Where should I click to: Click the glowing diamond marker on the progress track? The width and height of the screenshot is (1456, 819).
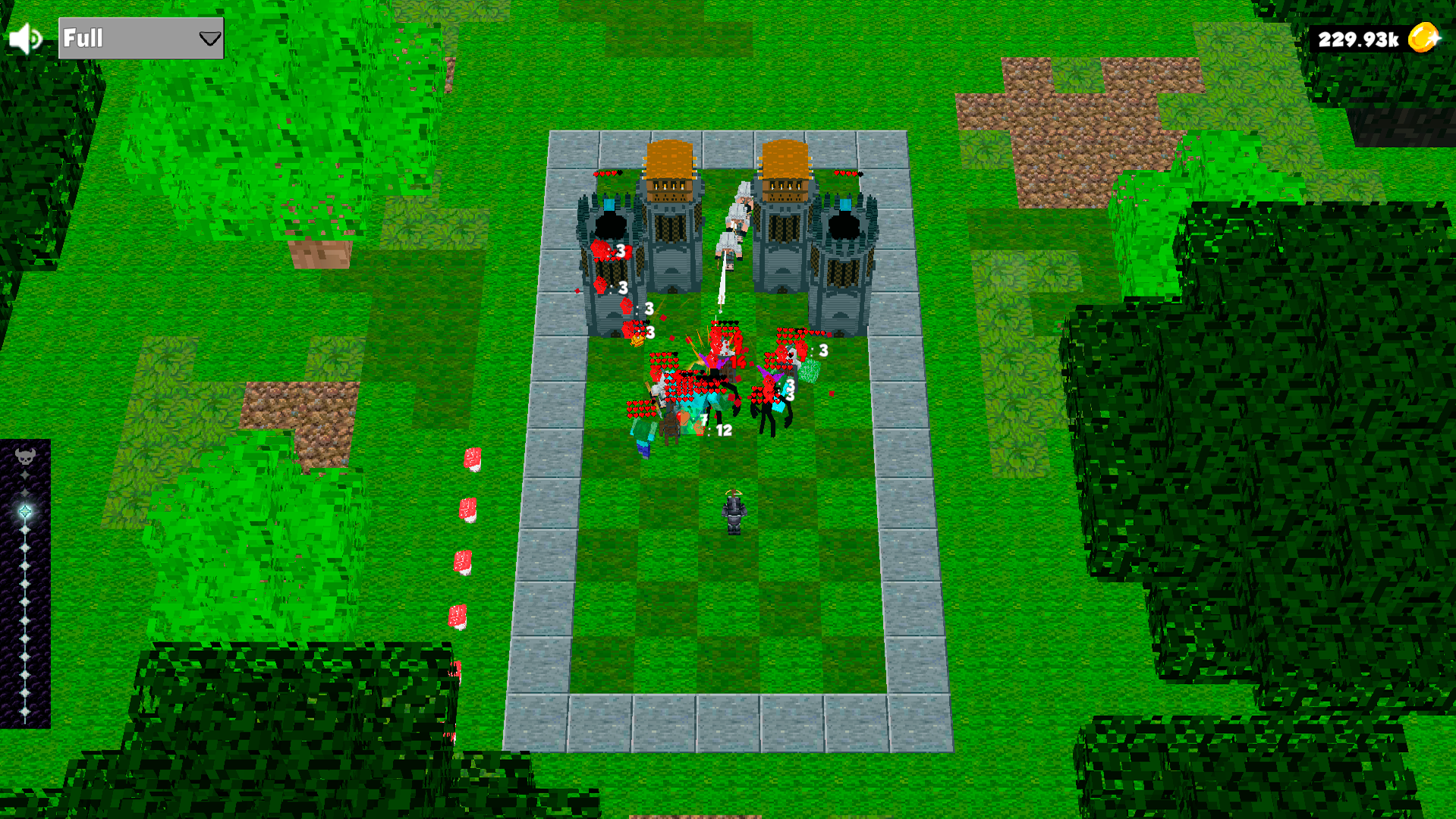click(x=25, y=512)
